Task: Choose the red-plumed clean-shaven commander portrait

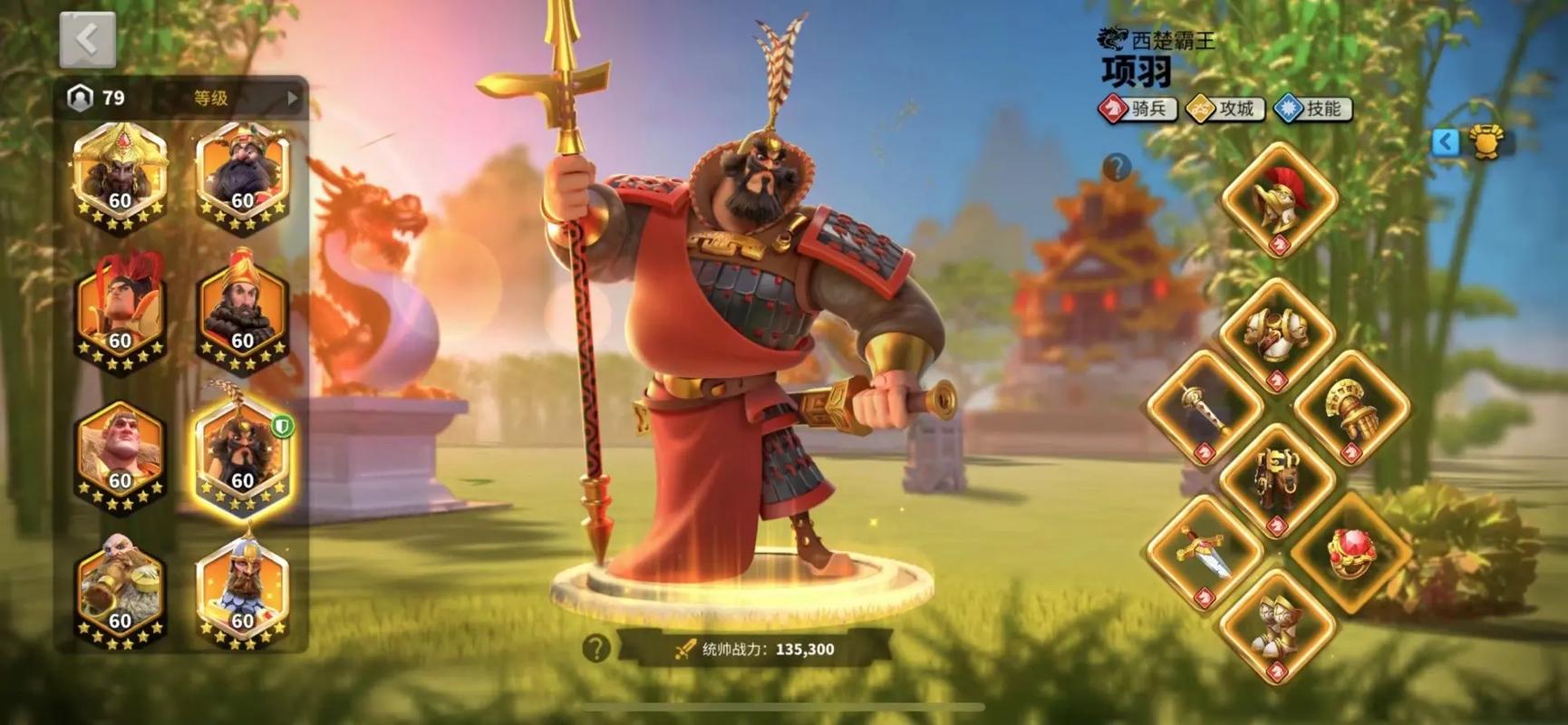Action: pyautogui.click(x=121, y=313)
